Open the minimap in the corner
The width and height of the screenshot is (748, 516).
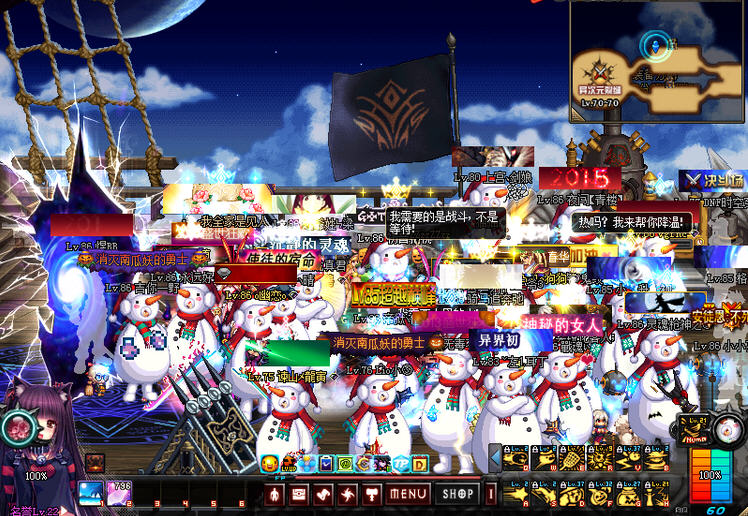pyautogui.click(x=657, y=62)
